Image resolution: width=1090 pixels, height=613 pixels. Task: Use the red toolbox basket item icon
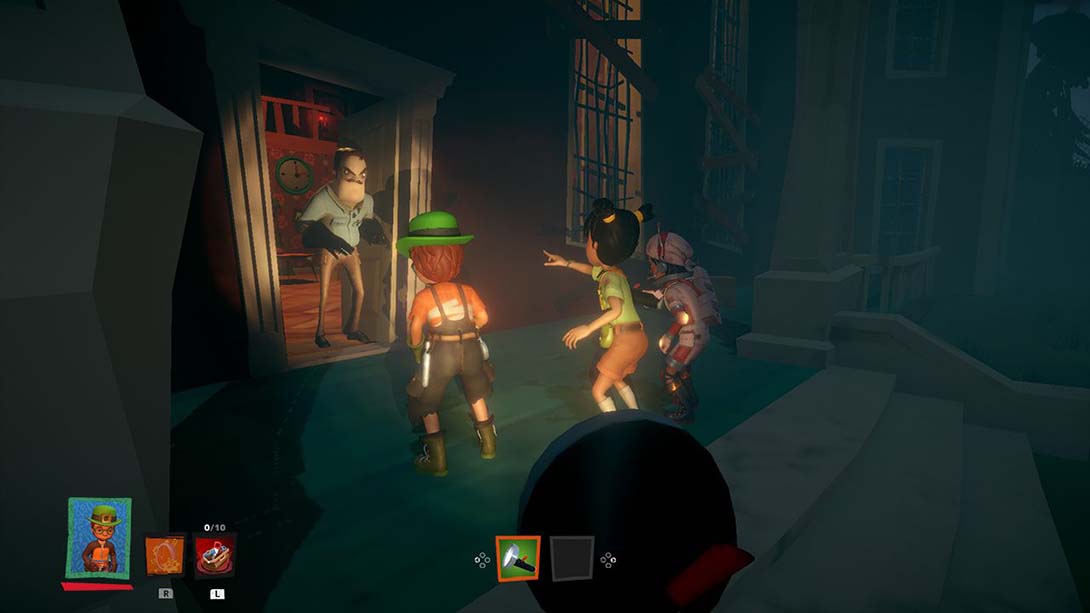[215, 556]
